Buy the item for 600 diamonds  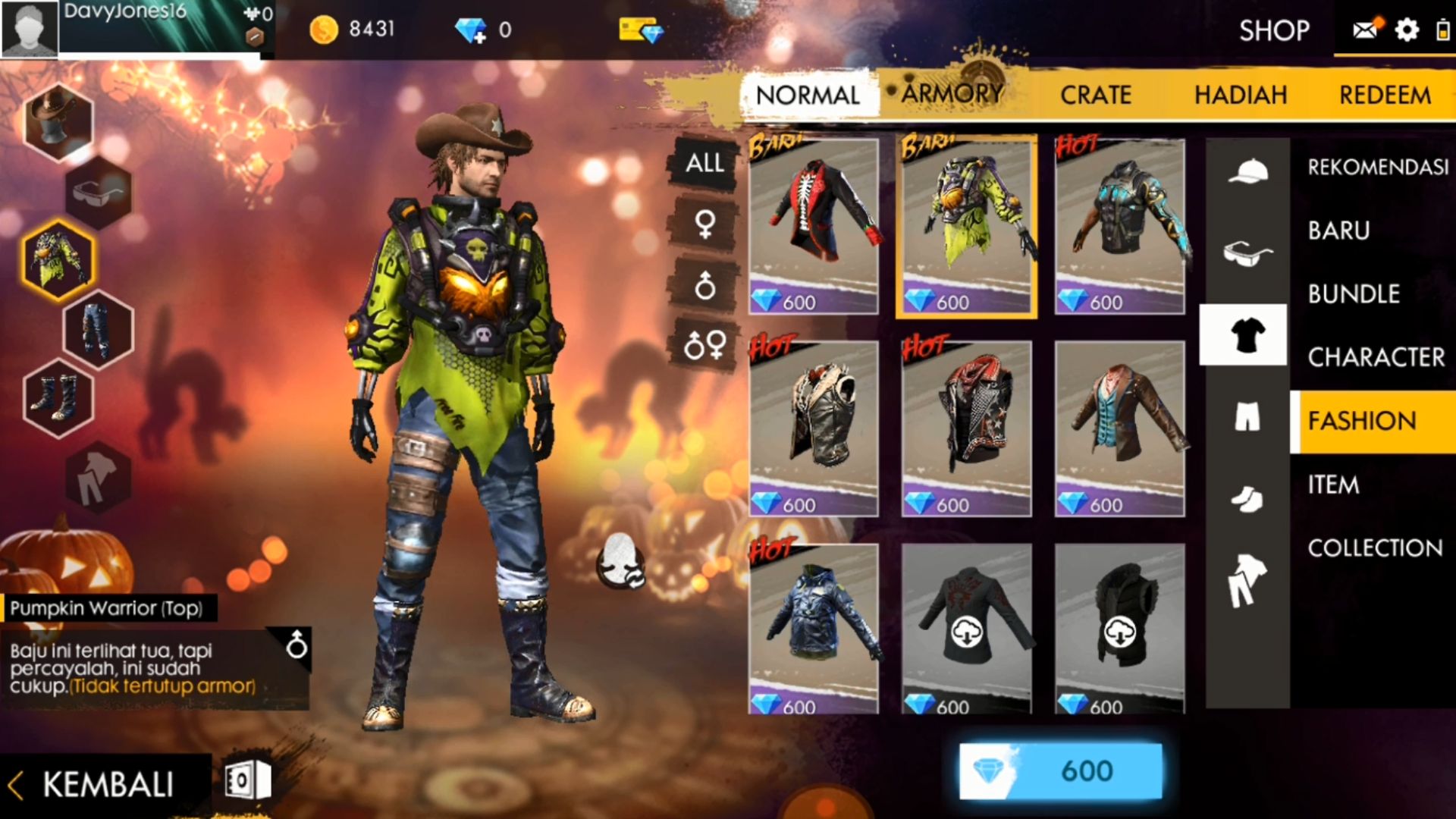(1060, 771)
